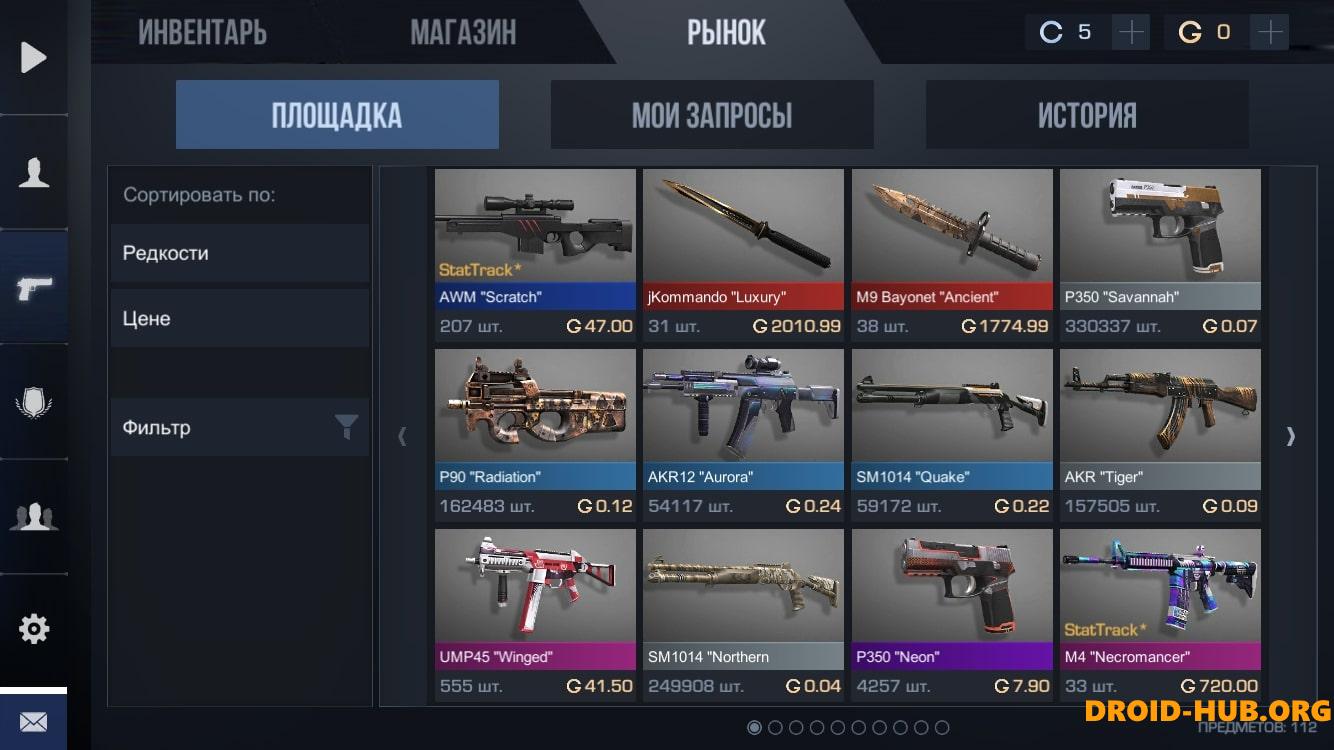Switch to the Инвентарь tab
Viewport: 1334px width, 750px height.
tap(202, 33)
